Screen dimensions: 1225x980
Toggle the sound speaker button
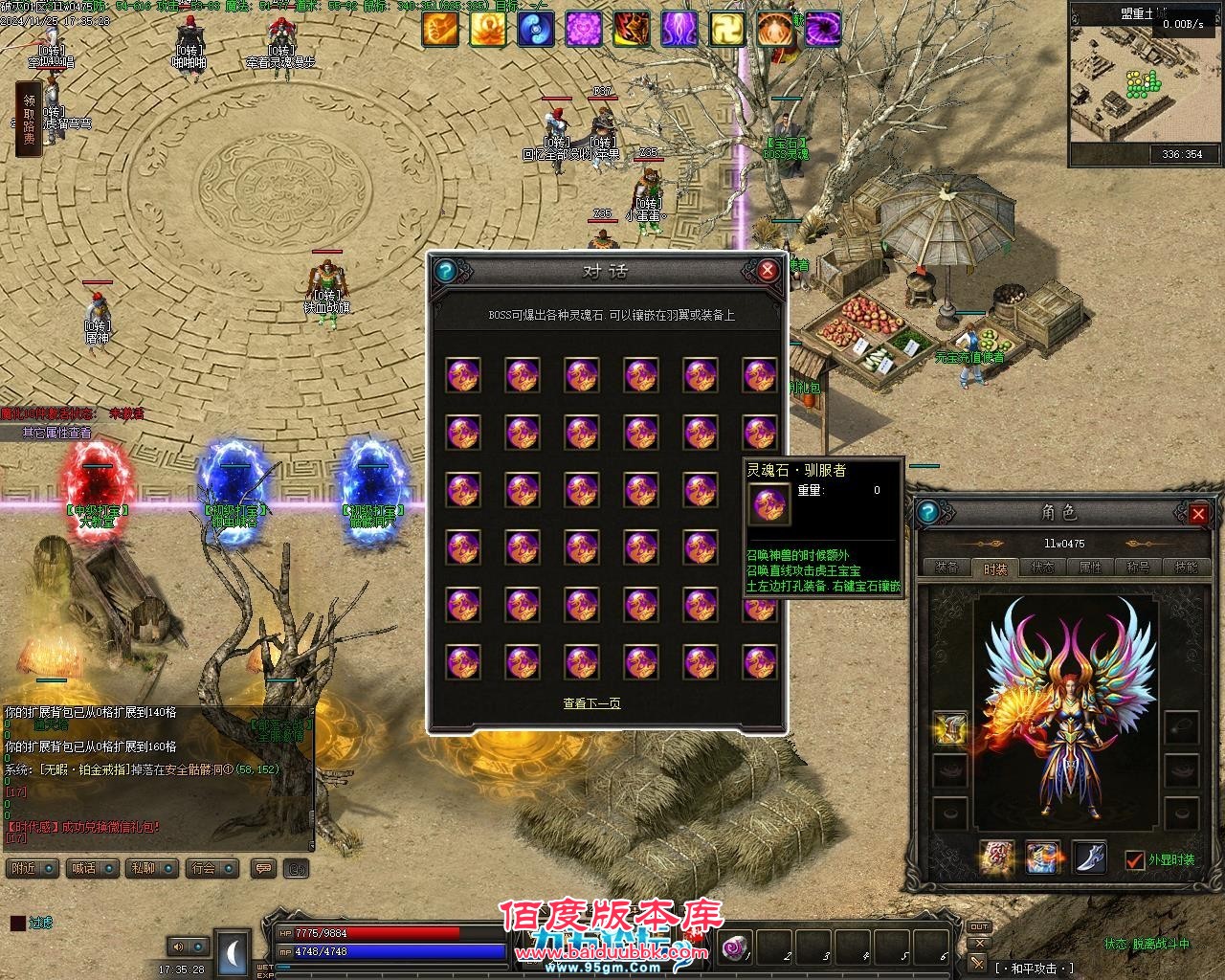(177, 947)
